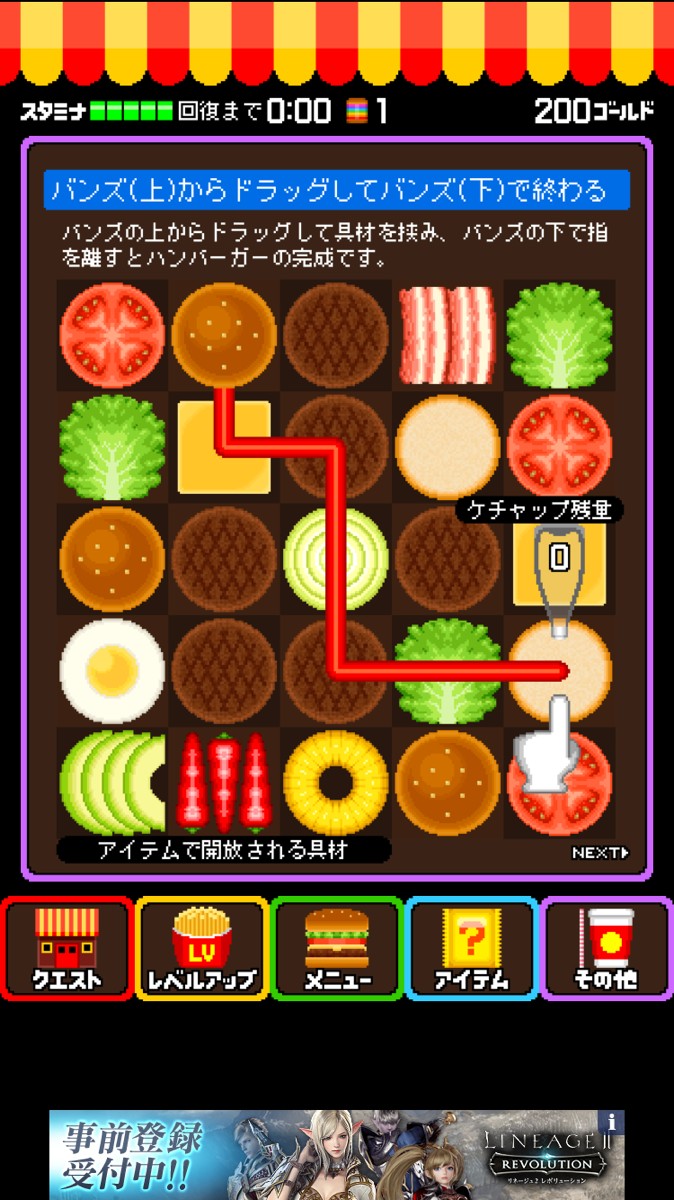The width and height of the screenshot is (674, 1200).
Task: Advance the tutorial with NEXT
Action: (600, 853)
